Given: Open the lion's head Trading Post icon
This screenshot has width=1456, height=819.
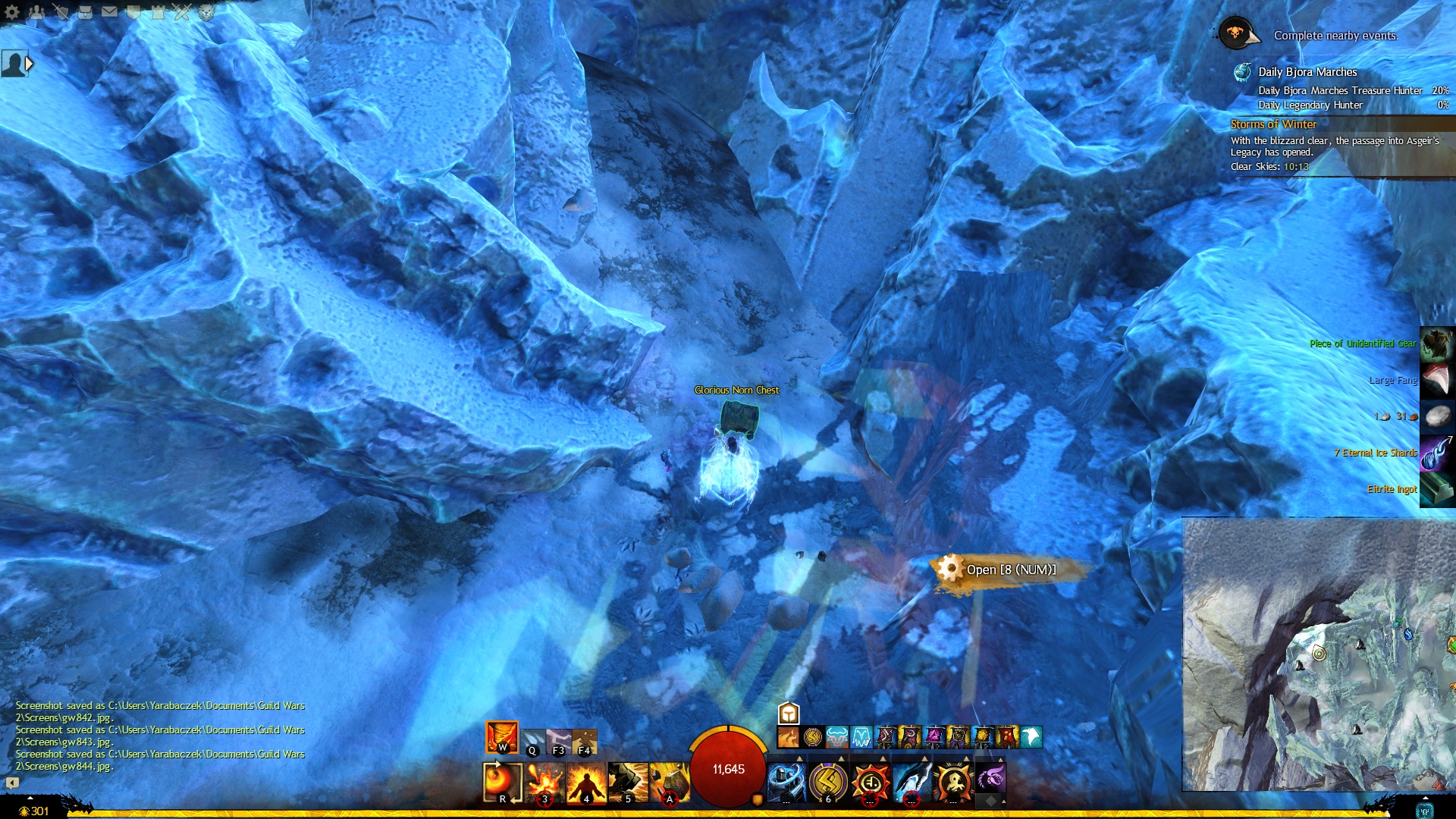Looking at the screenshot, I should pos(206,11).
